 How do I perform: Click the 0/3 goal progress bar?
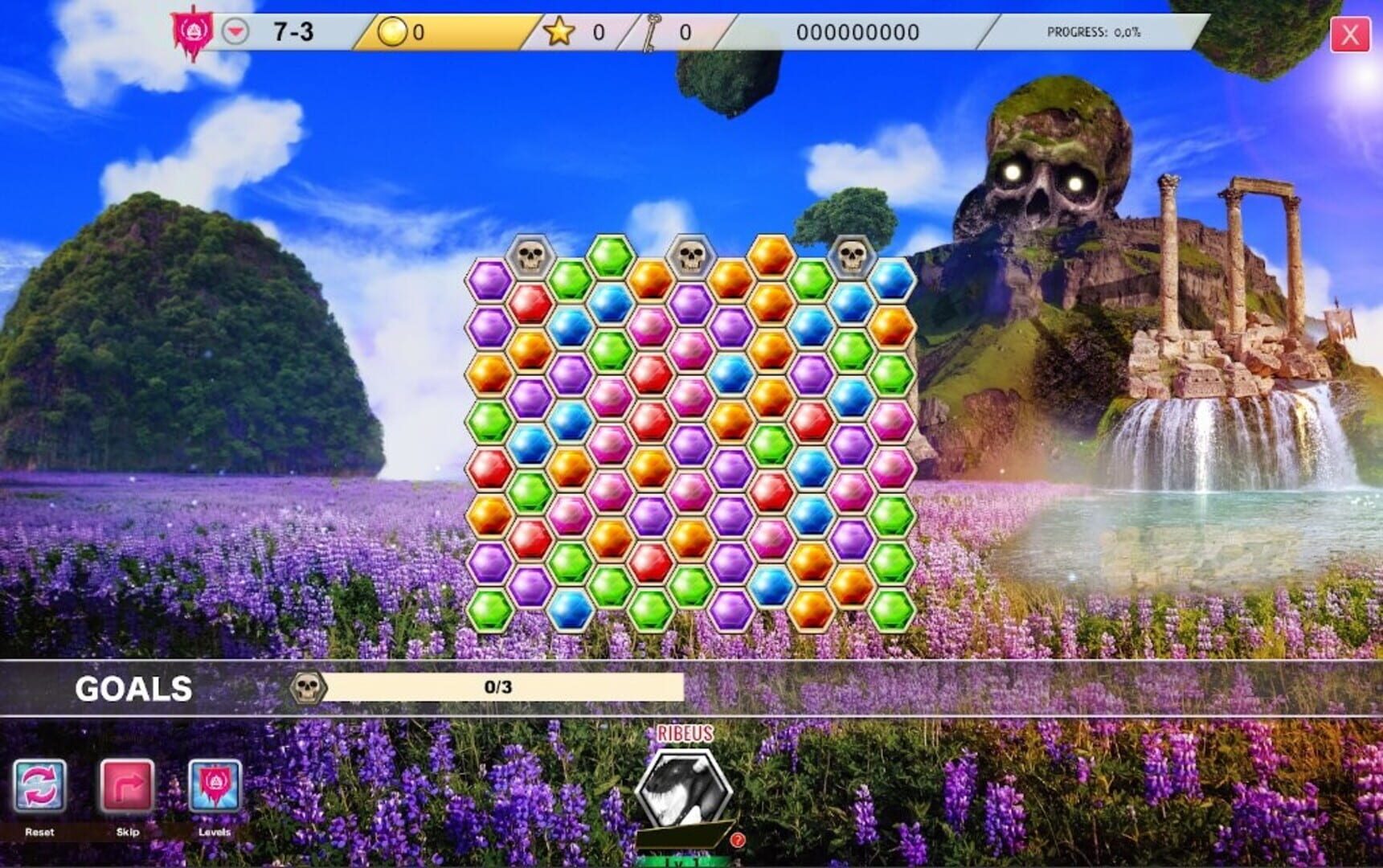tap(498, 687)
